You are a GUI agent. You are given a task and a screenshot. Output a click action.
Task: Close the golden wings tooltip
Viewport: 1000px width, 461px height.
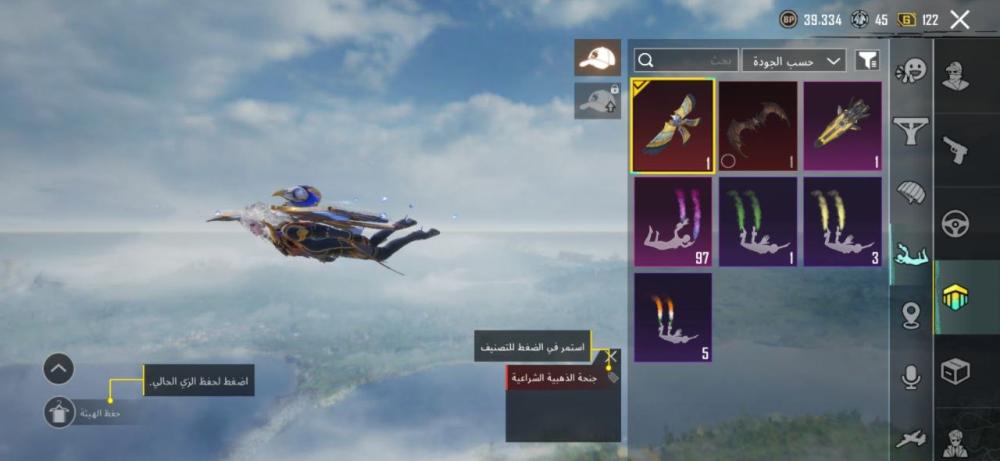[612, 356]
